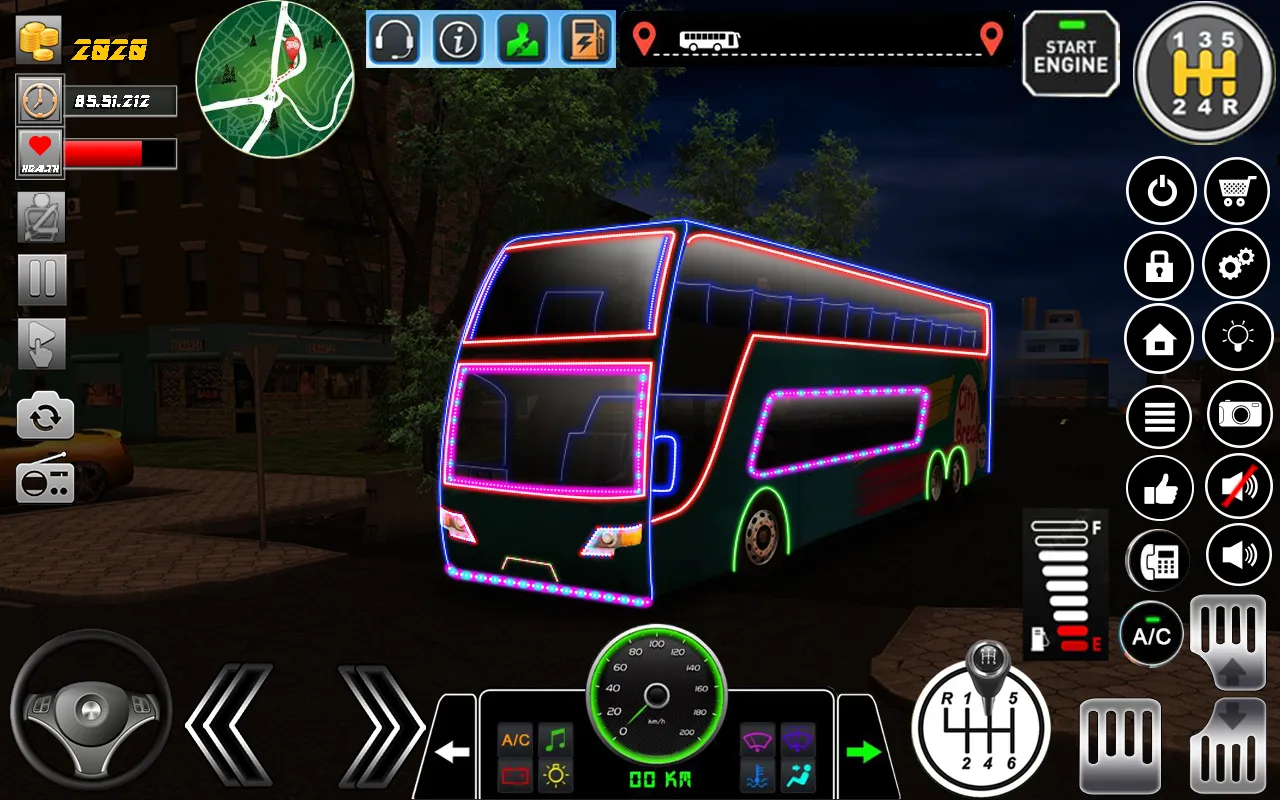Switch on the light bulb headlights
Image resolution: width=1280 pixels, height=800 pixels.
coord(1237,339)
